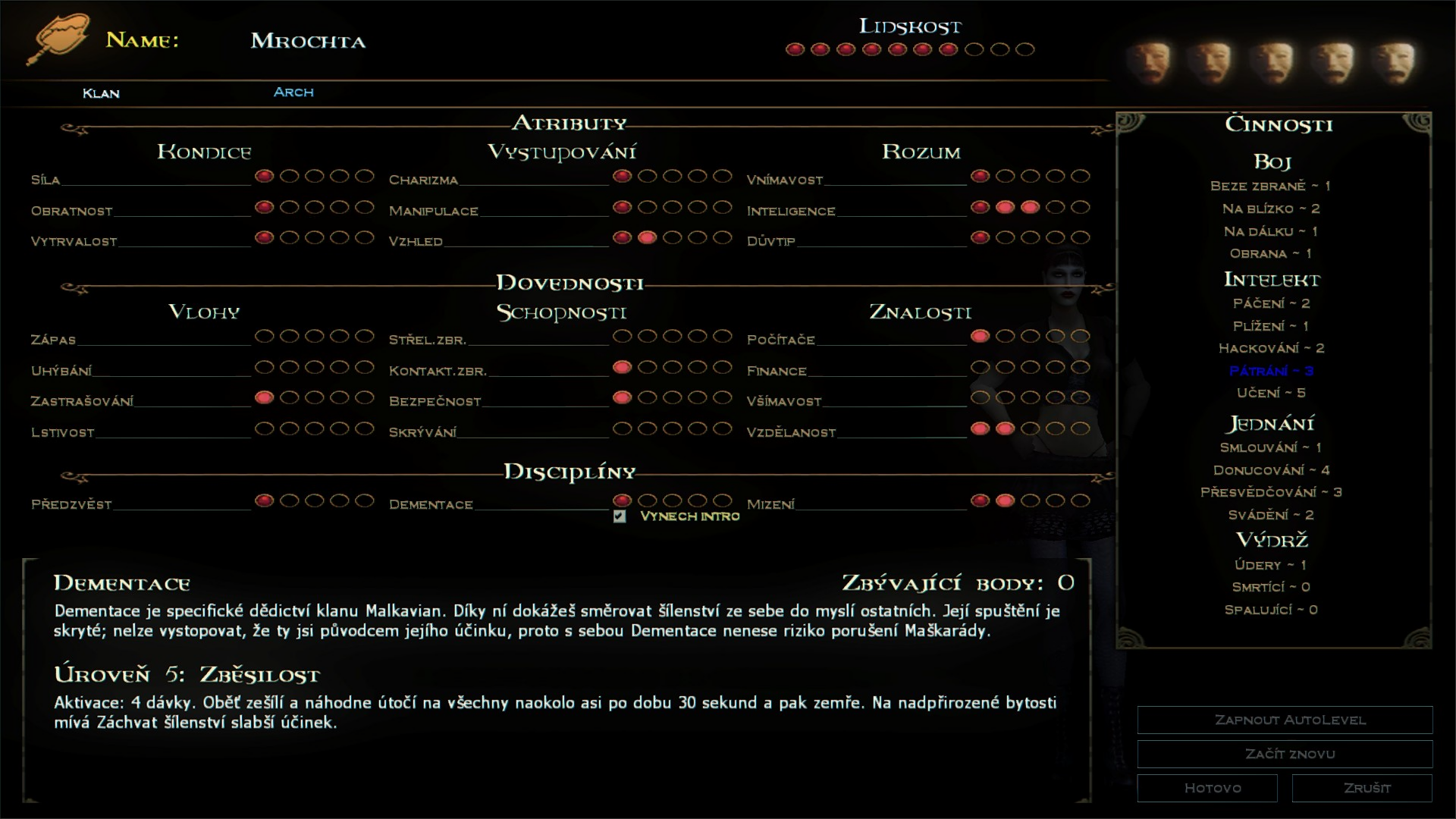Click Začít znovu to restart
The height and width of the screenshot is (819, 1456).
tap(1284, 753)
